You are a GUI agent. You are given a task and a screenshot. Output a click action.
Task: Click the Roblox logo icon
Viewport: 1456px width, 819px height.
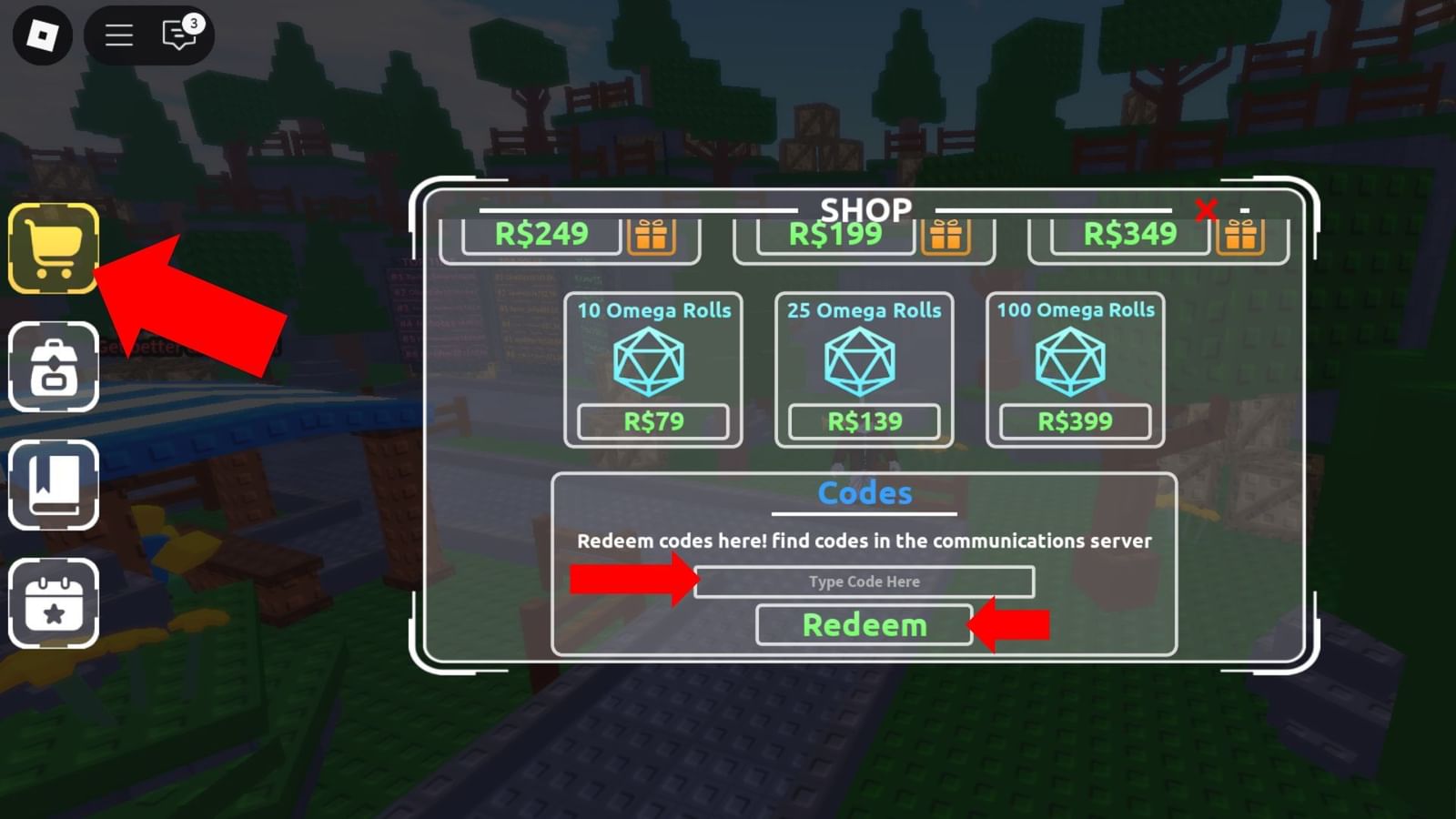[41, 35]
